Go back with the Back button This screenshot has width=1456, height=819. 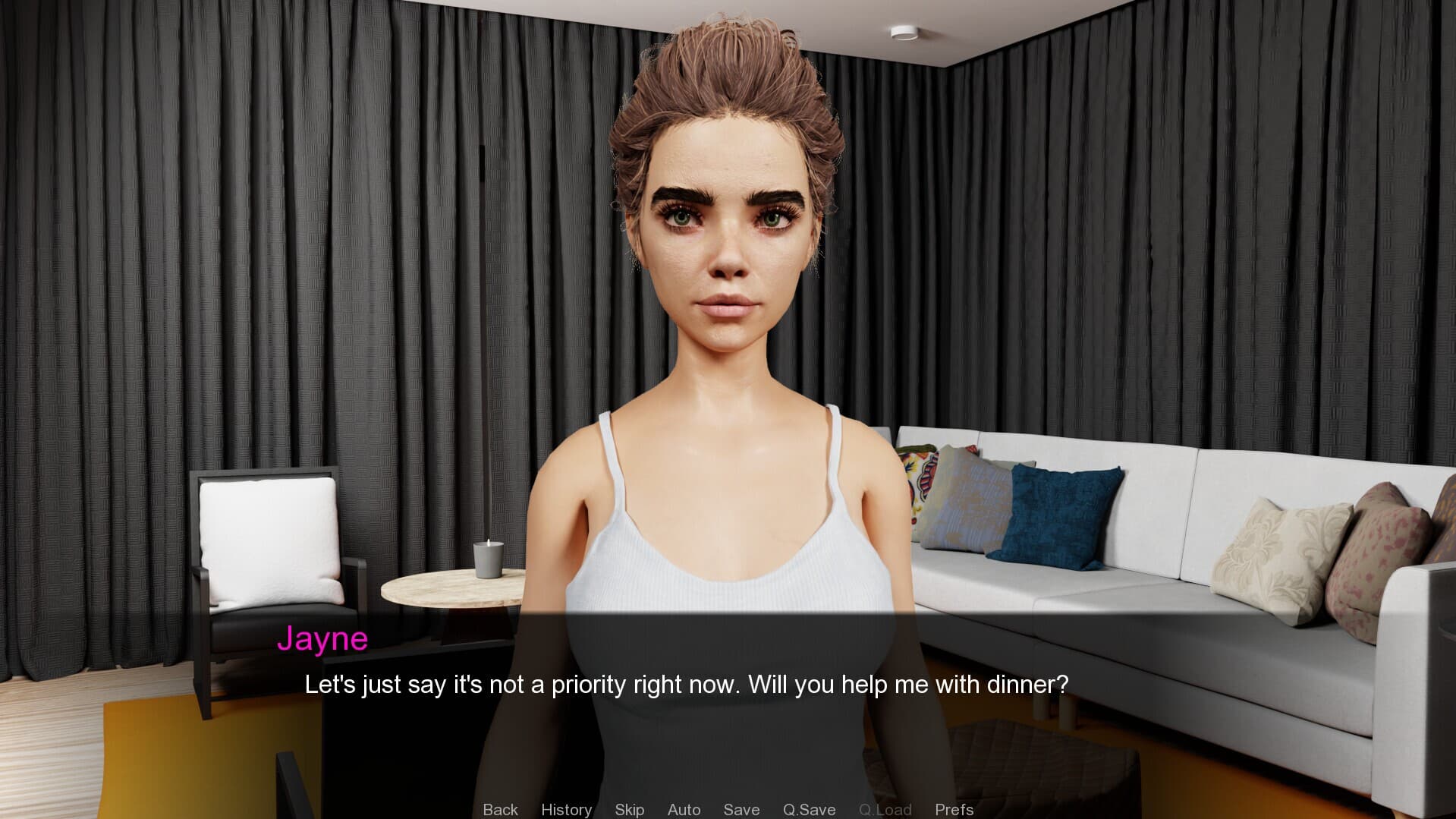click(x=500, y=809)
